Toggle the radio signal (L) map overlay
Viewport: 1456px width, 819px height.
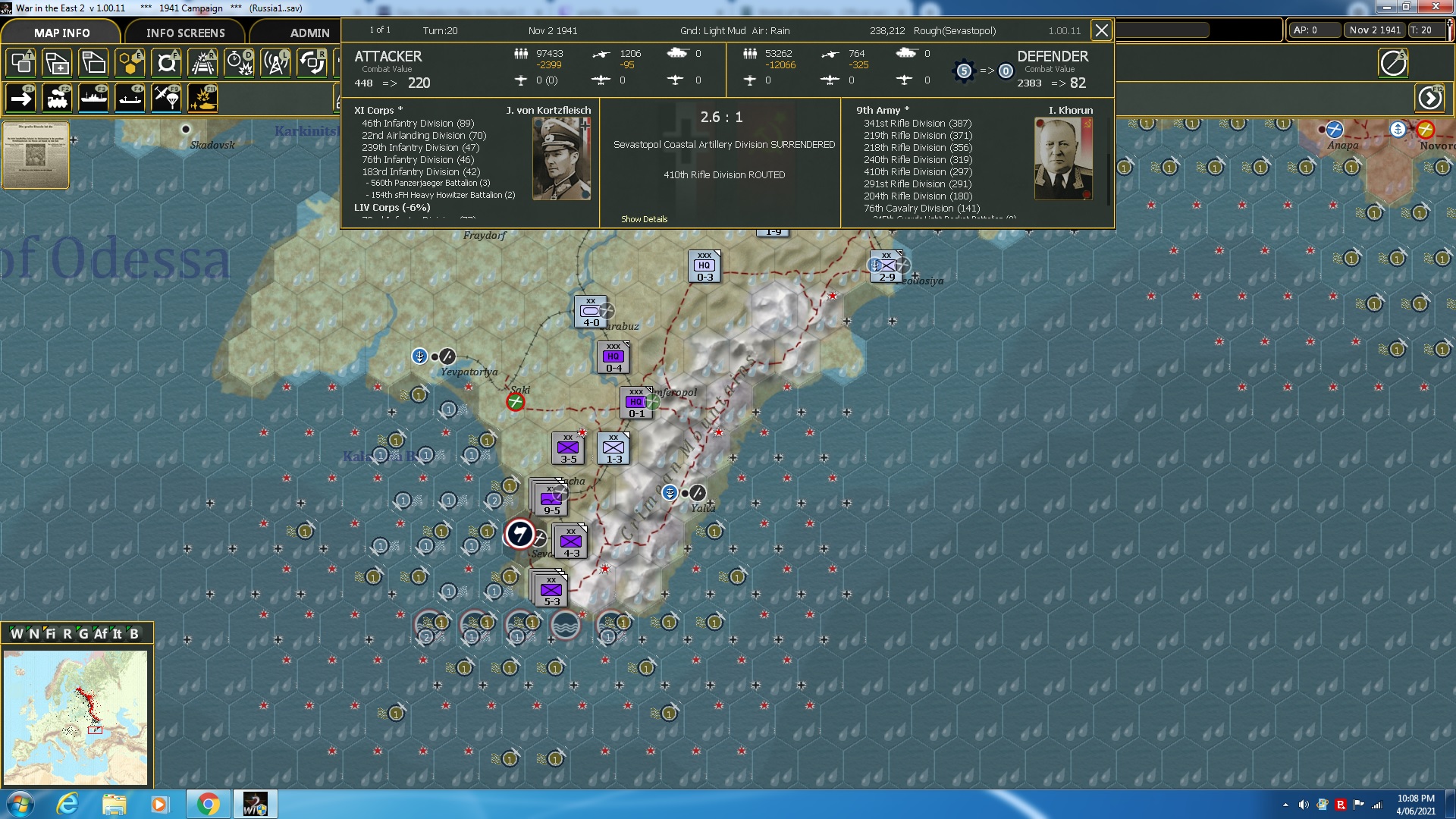pyautogui.click(x=275, y=63)
